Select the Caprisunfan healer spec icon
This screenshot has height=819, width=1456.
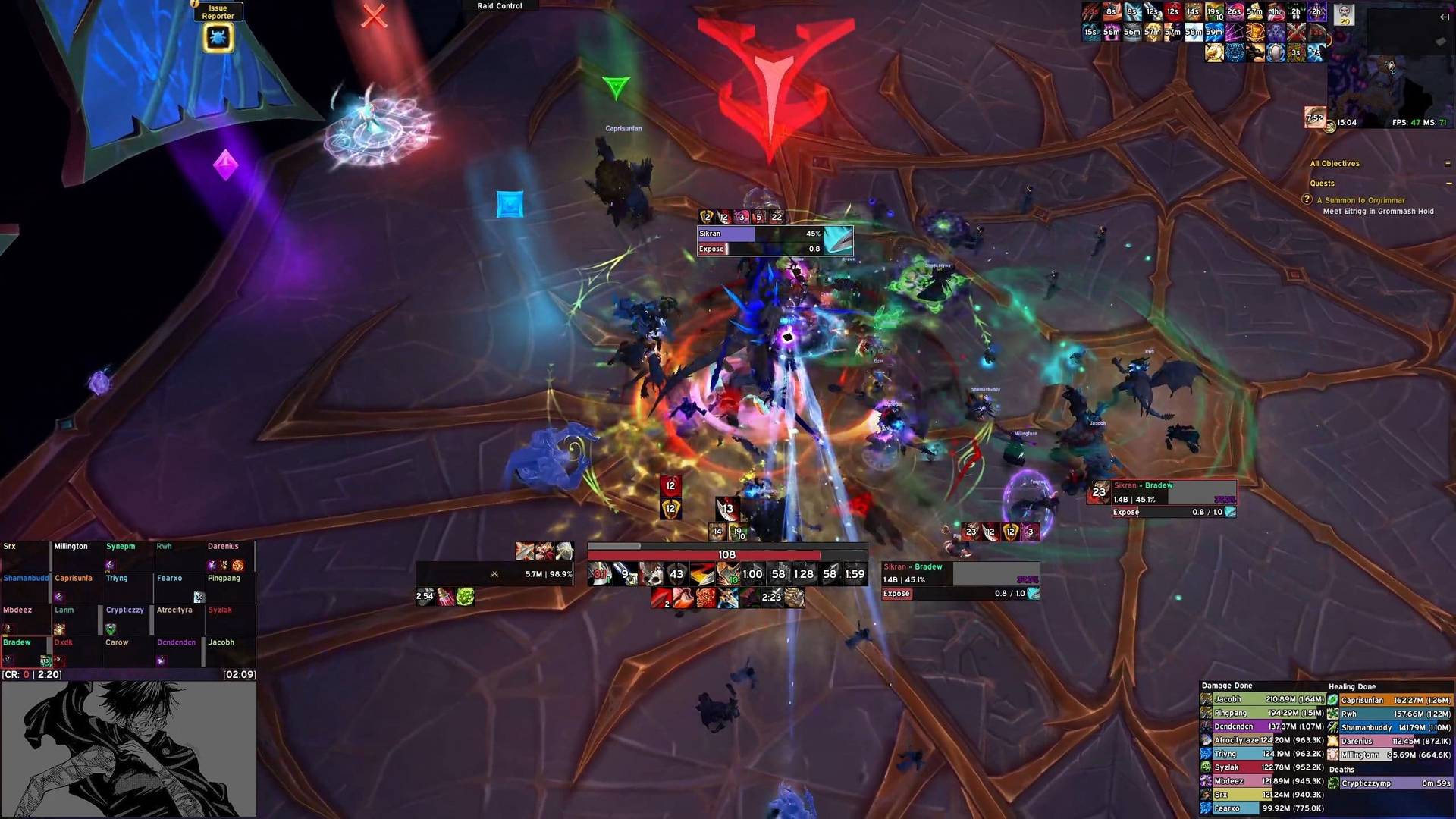1332,699
